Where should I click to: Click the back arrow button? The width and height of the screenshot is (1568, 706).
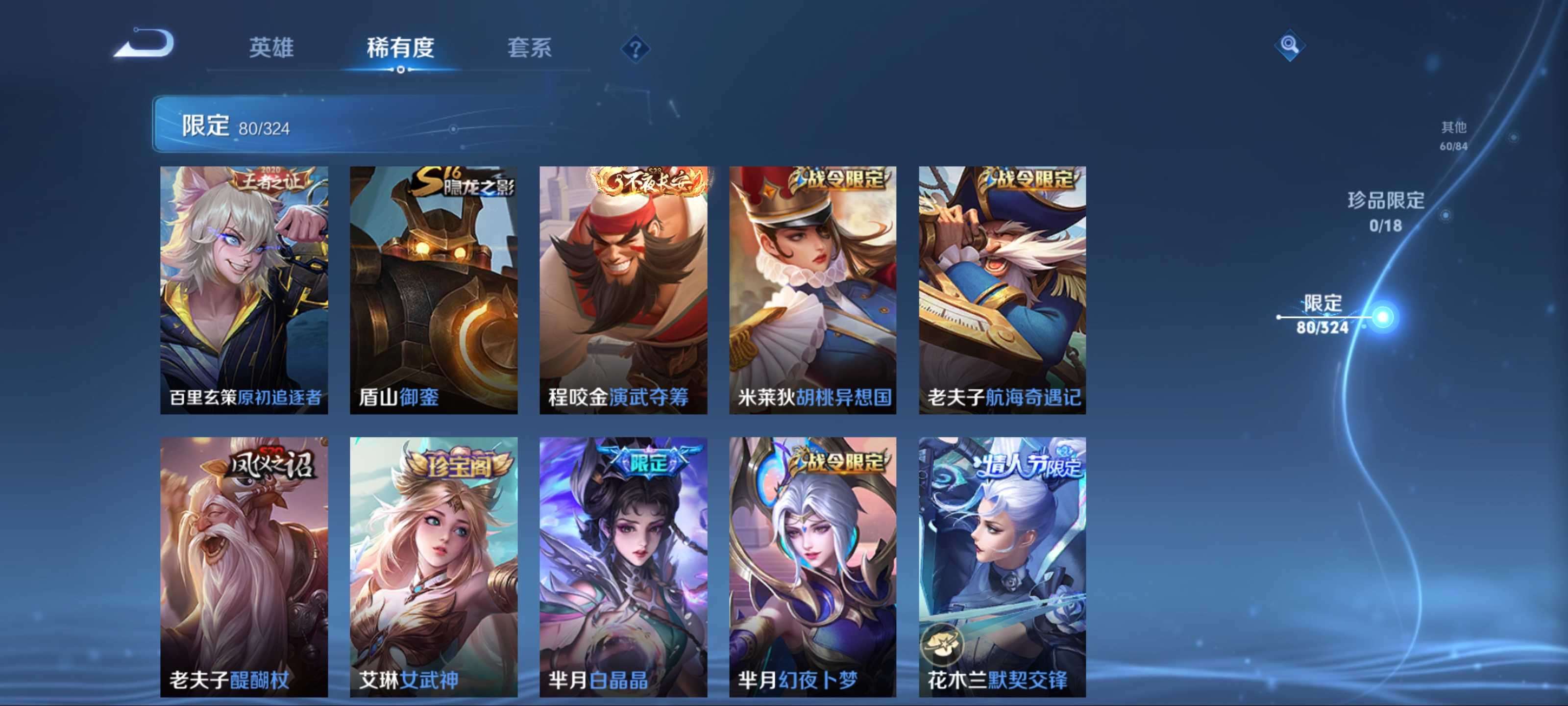(x=145, y=45)
